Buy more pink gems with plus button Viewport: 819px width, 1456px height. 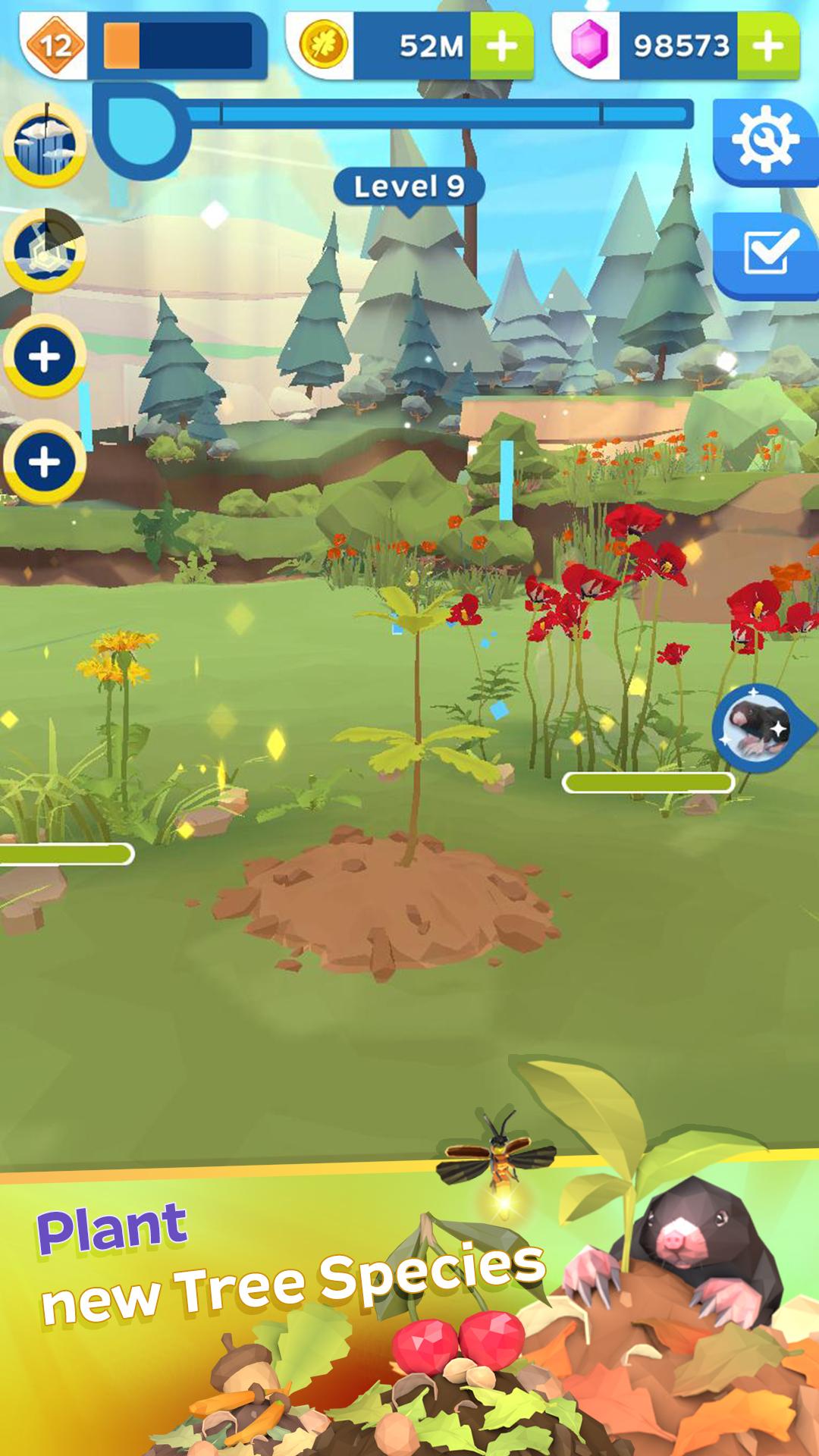point(768,46)
